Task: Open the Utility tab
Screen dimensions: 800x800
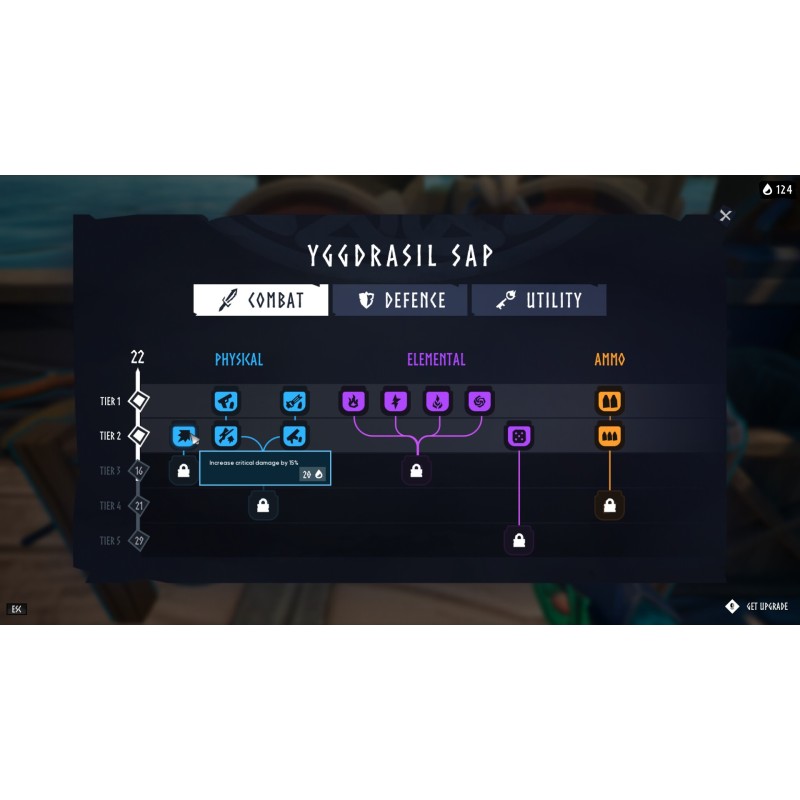Action: pos(539,300)
